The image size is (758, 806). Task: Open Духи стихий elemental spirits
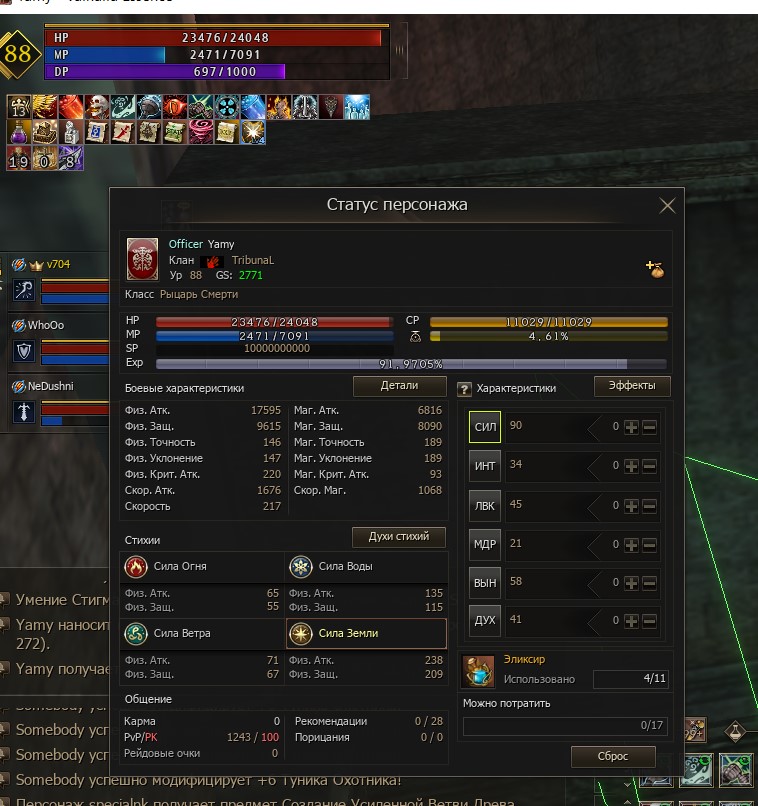click(399, 537)
